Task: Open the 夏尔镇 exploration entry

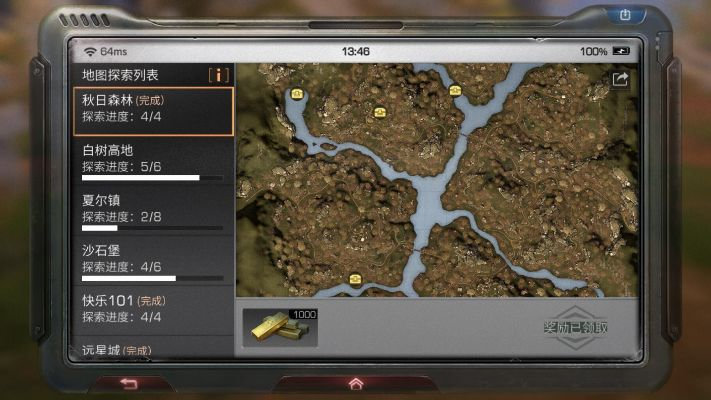Action: click(153, 210)
